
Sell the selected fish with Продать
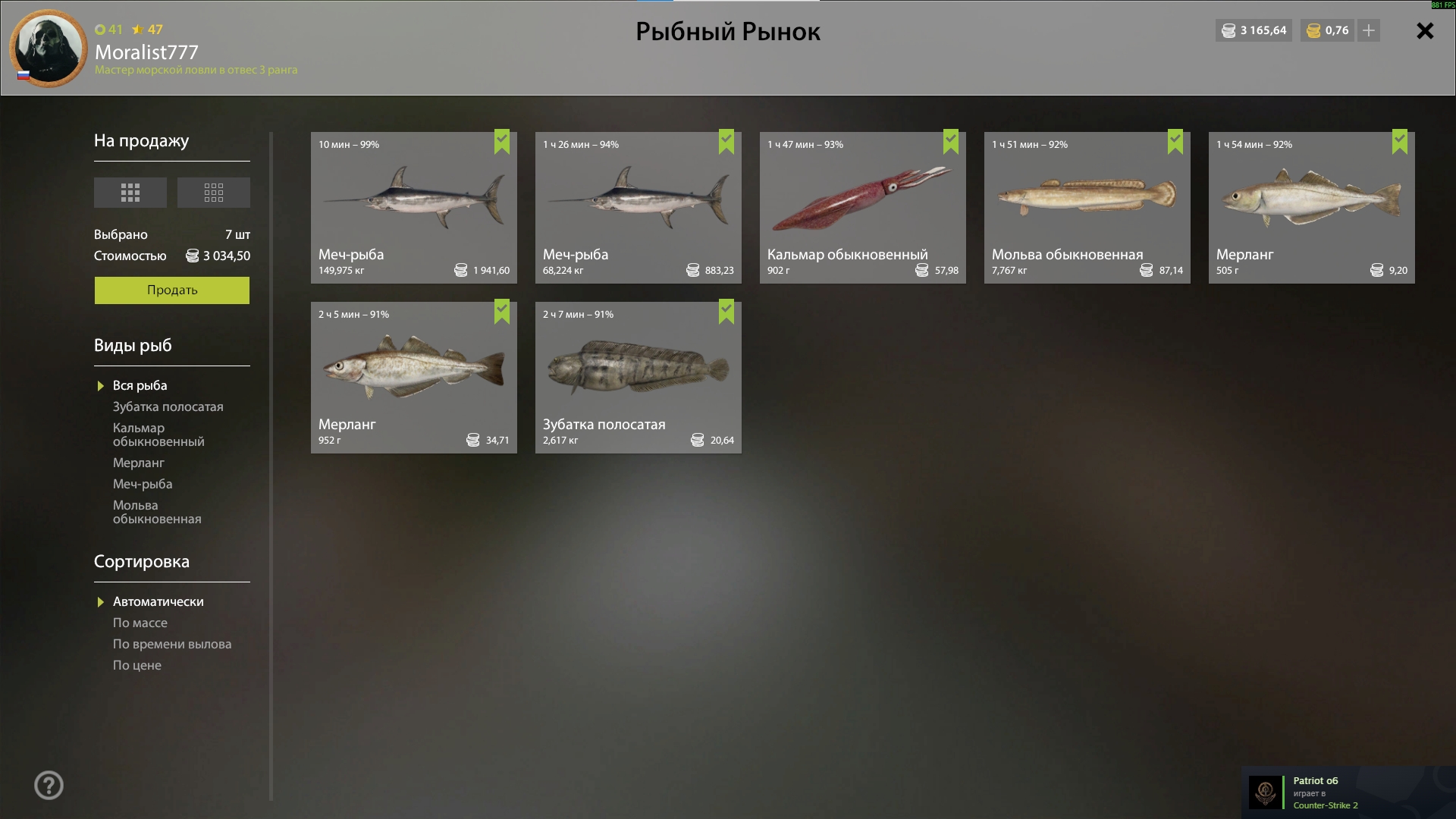tap(171, 290)
